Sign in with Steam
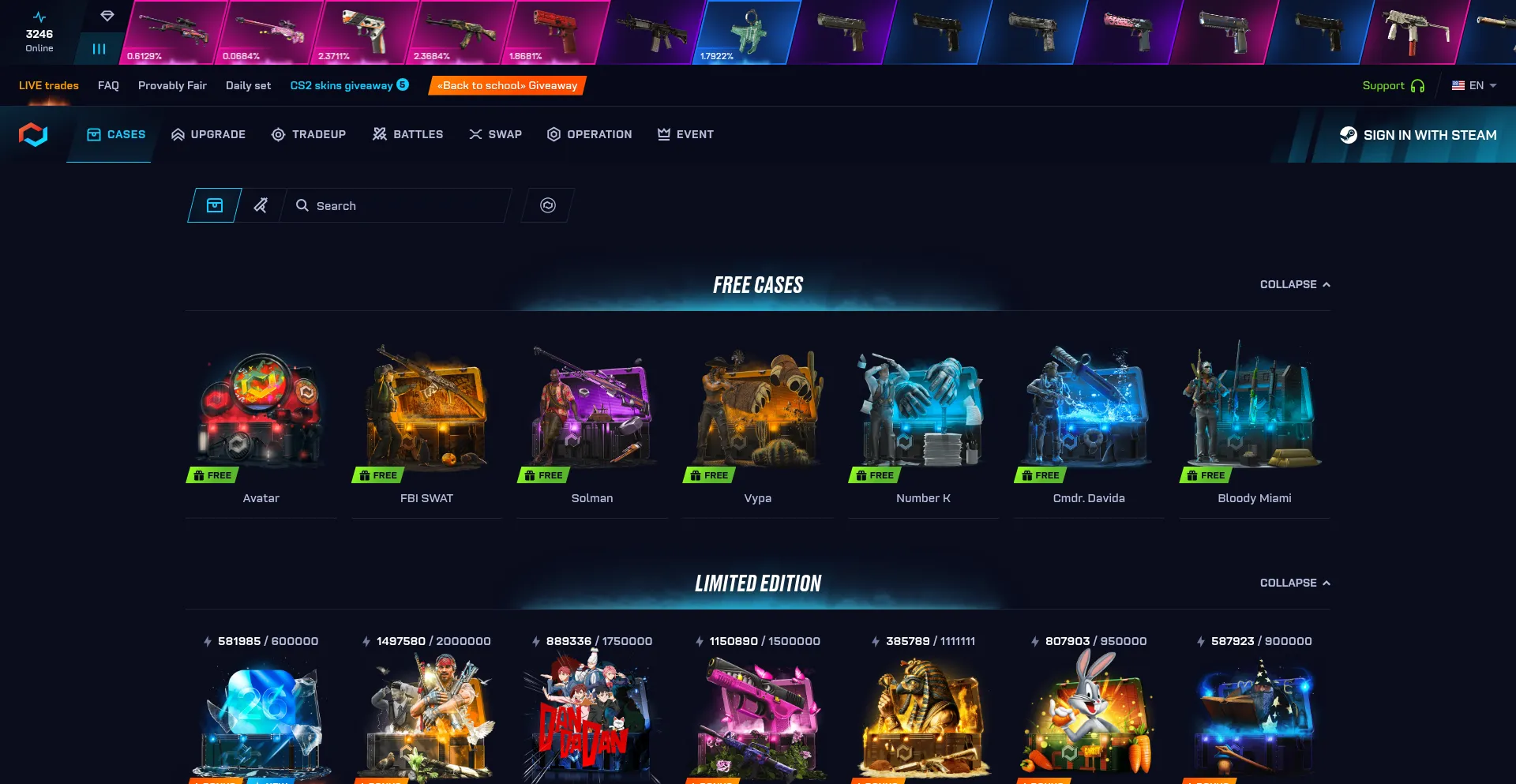 [x=1418, y=135]
